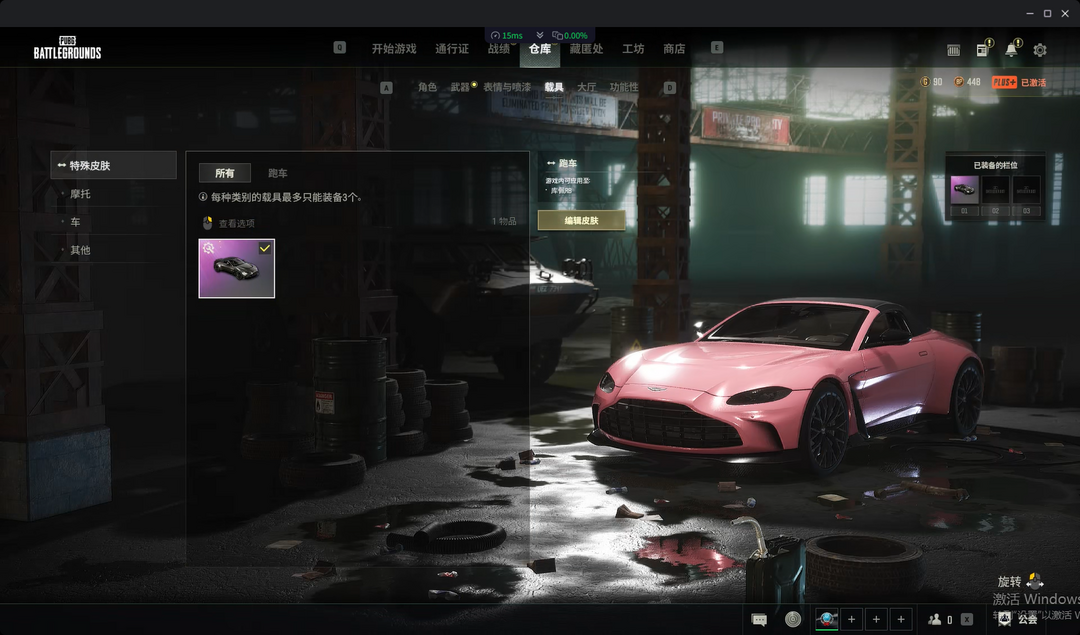The width and height of the screenshot is (1080, 635).
Task: Open the chat bubble icon
Action: click(759, 620)
